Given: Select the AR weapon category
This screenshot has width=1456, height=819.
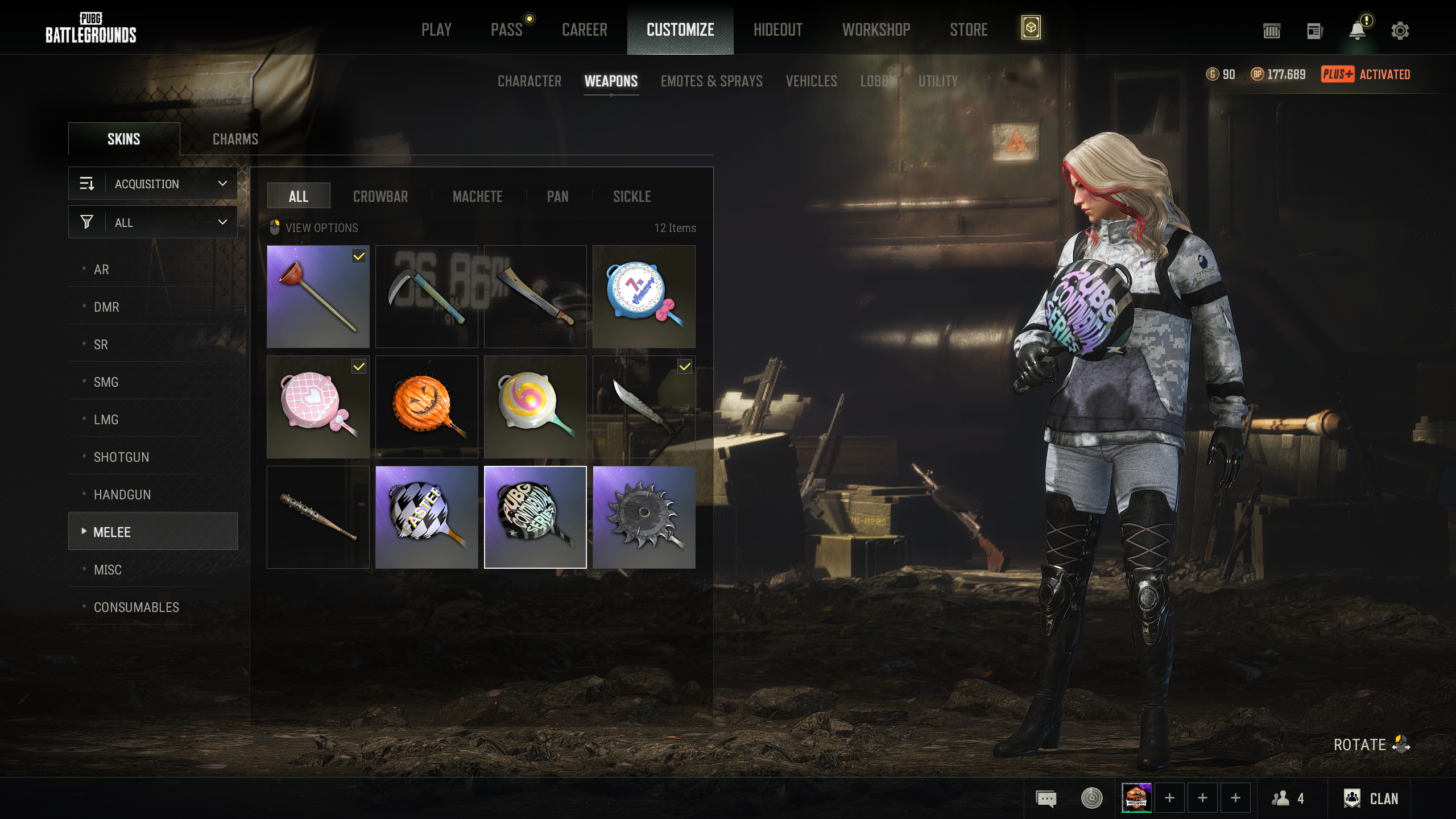Looking at the screenshot, I should click(x=101, y=270).
